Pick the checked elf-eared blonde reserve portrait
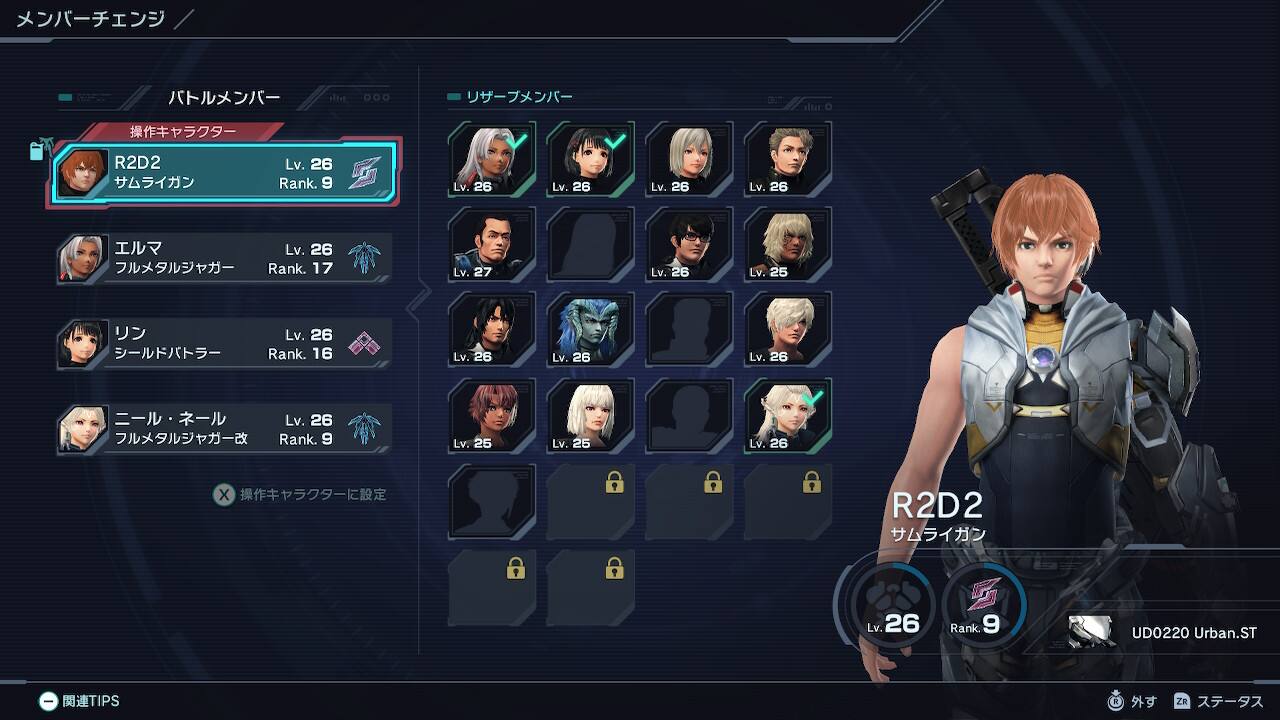1280x720 pixels. coord(788,415)
